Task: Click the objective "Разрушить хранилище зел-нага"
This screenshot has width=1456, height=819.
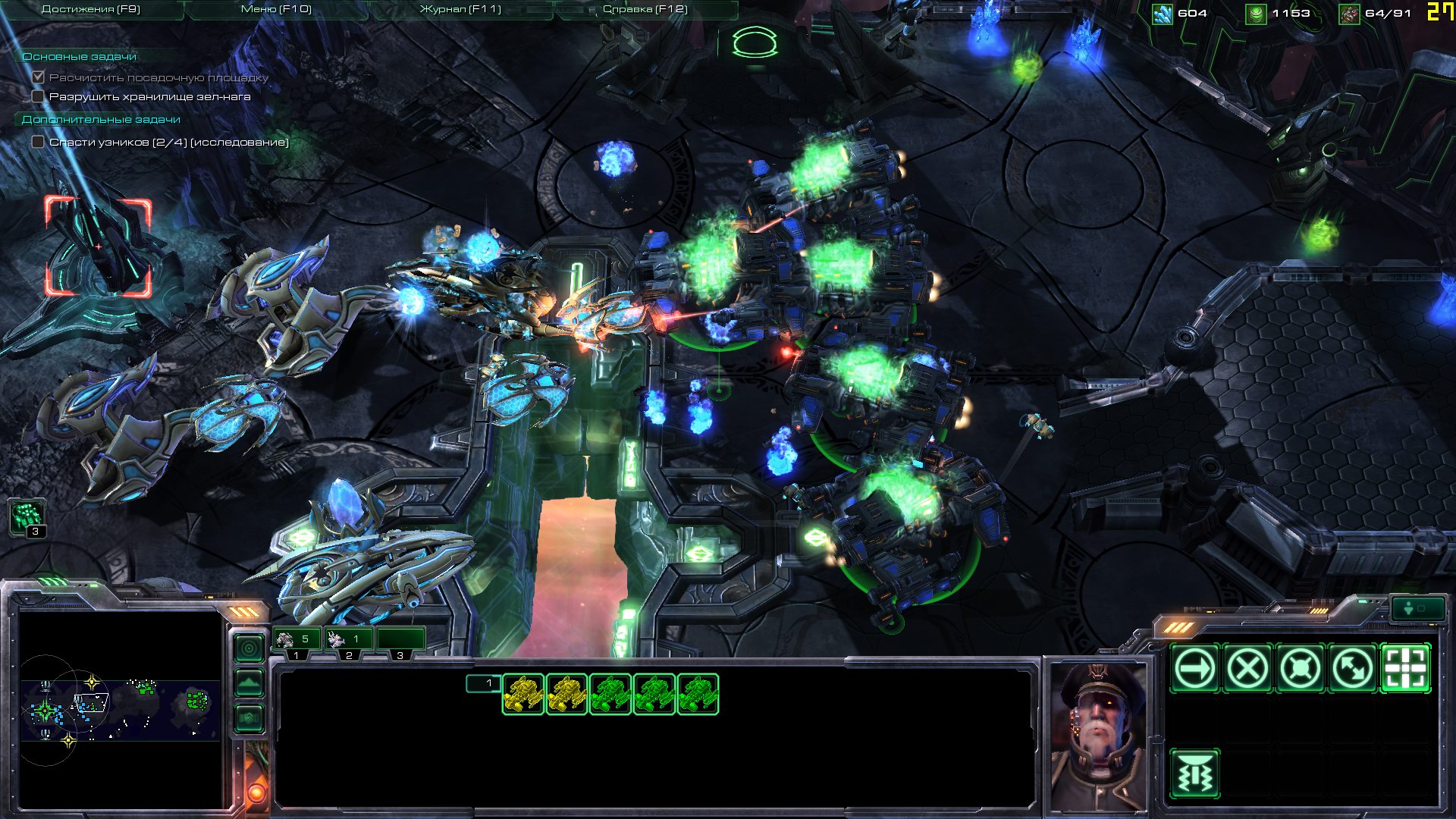Action: pyautogui.click(x=149, y=97)
